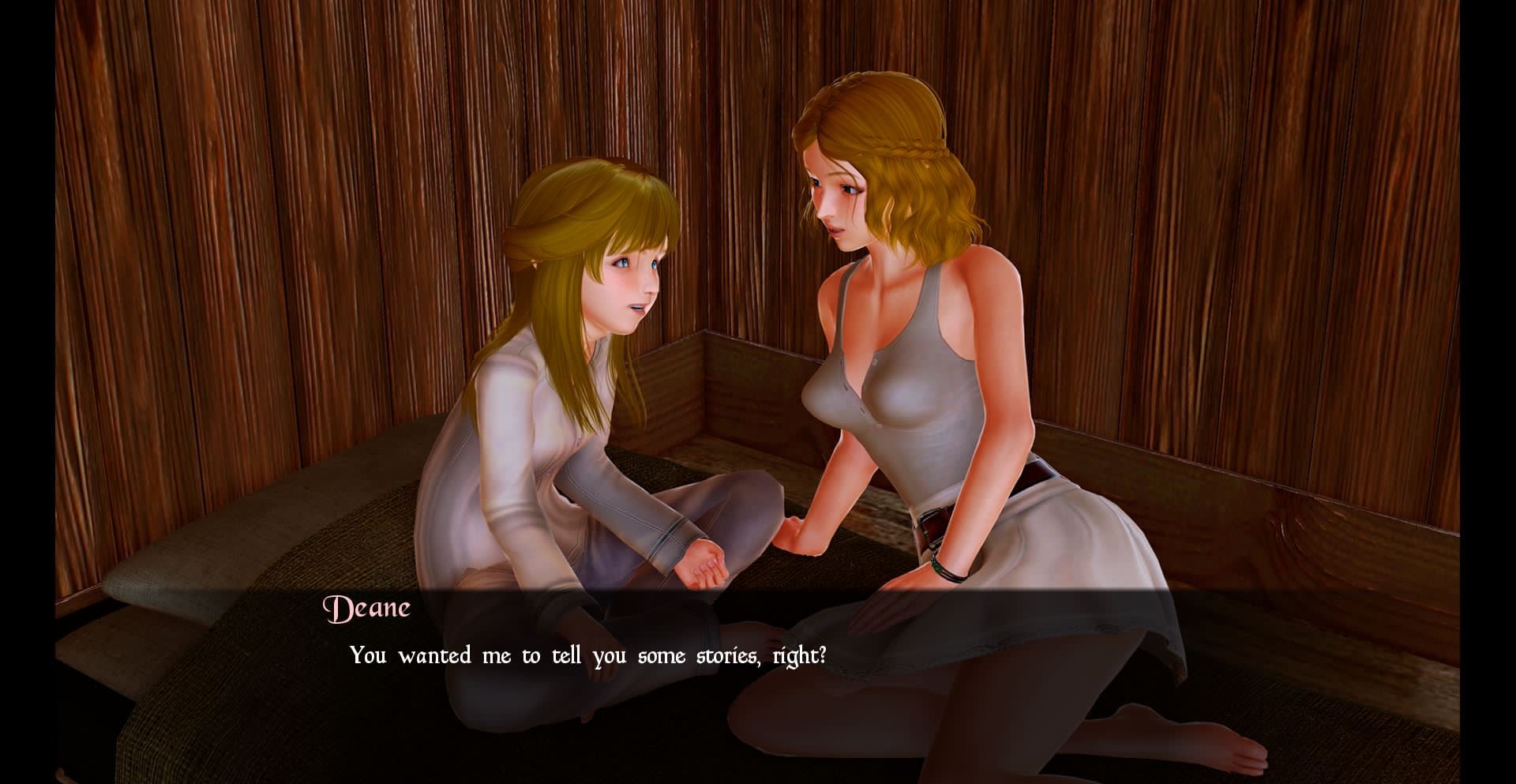Advance Deane's dialogue by clicking the text box

tap(587, 656)
